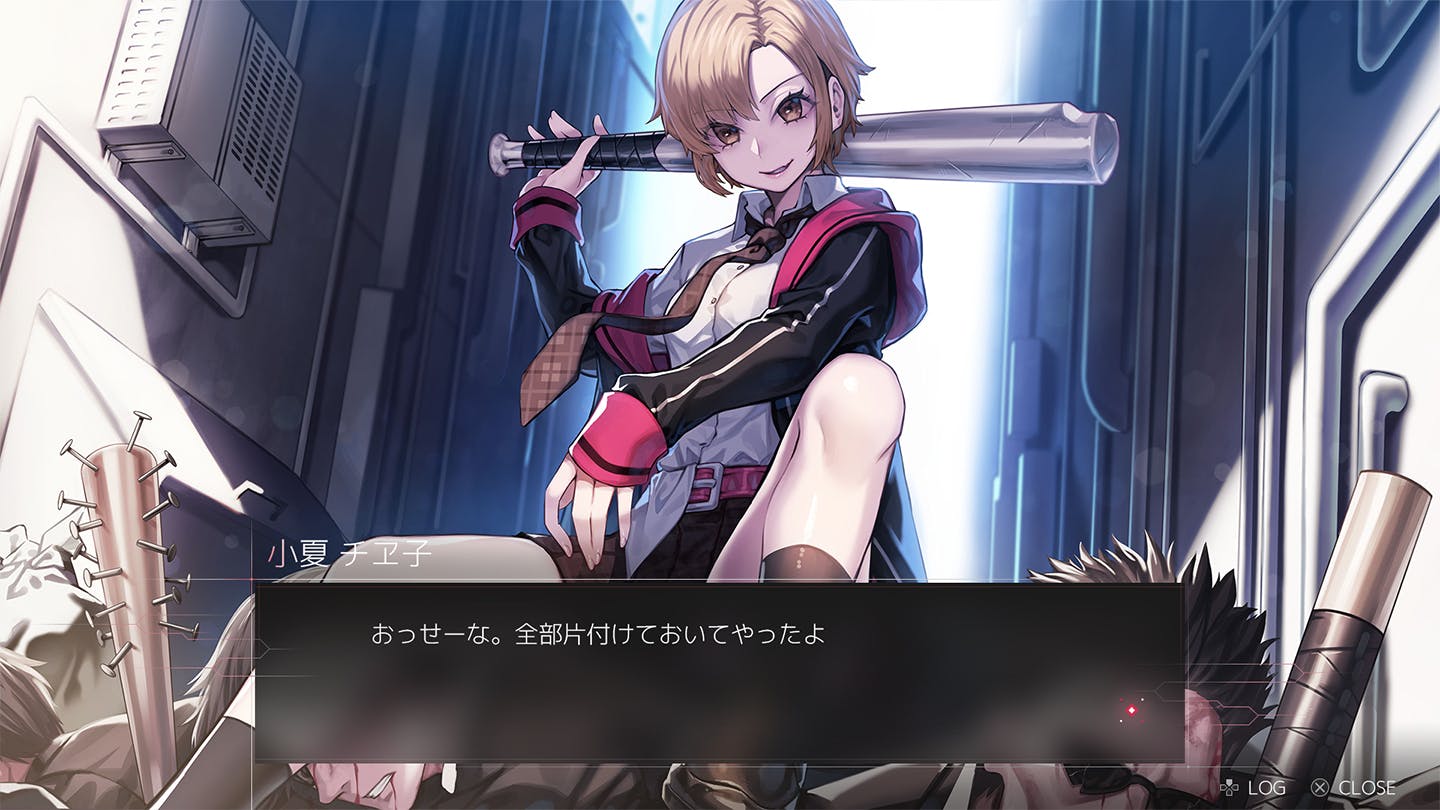Open the dialogue LOG history

[x=1267, y=787]
